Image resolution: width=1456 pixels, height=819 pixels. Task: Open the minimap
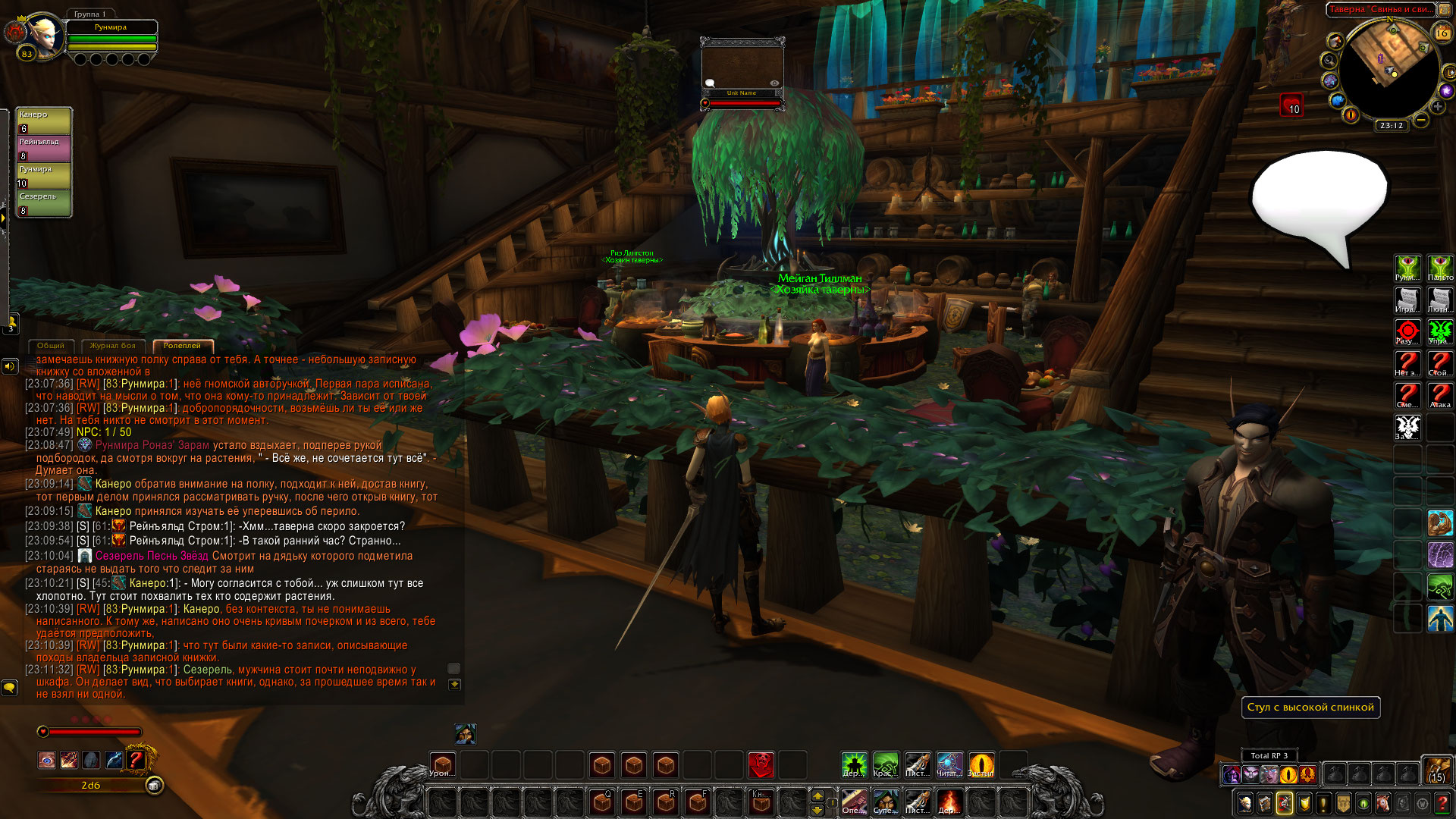1389,68
